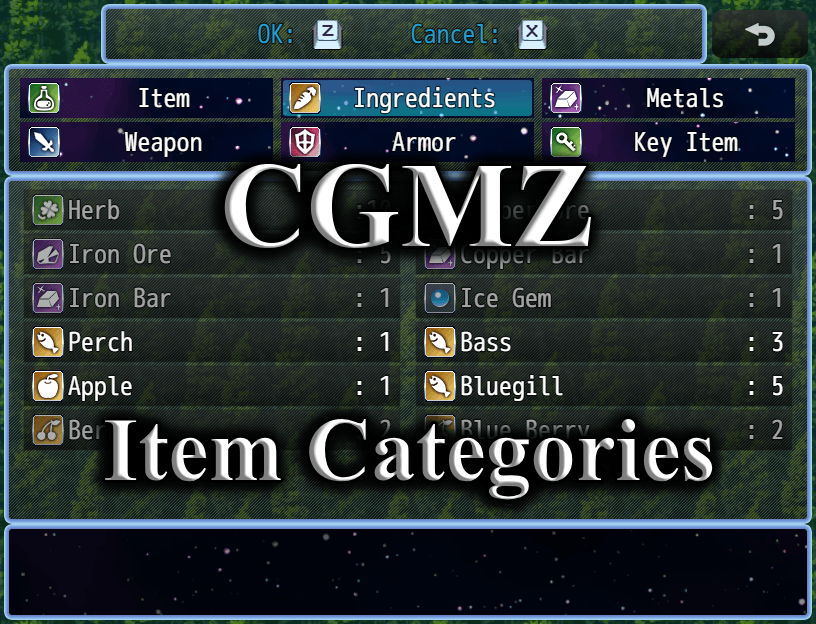The image size is (816, 624).
Task: Select the Item category
Action: click(146, 99)
